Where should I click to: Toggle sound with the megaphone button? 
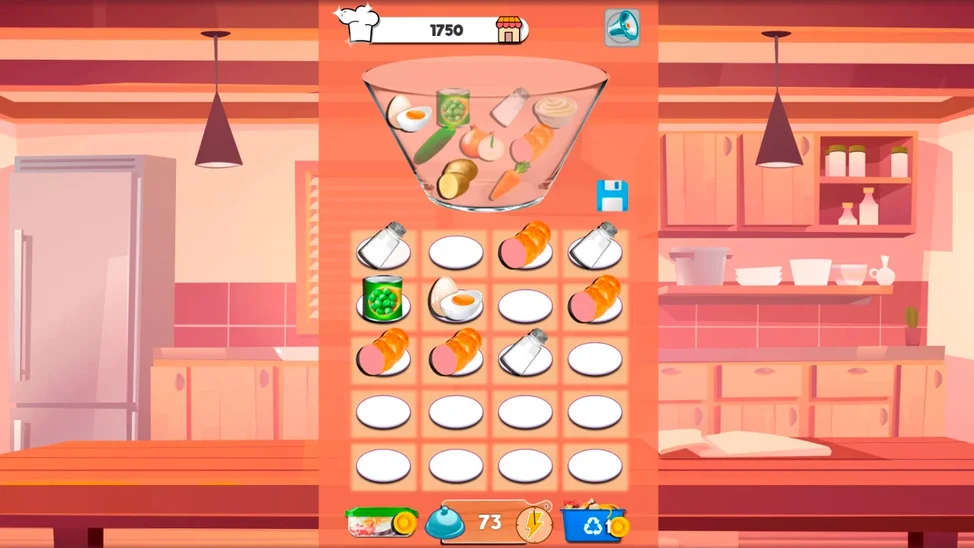(x=621, y=28)
